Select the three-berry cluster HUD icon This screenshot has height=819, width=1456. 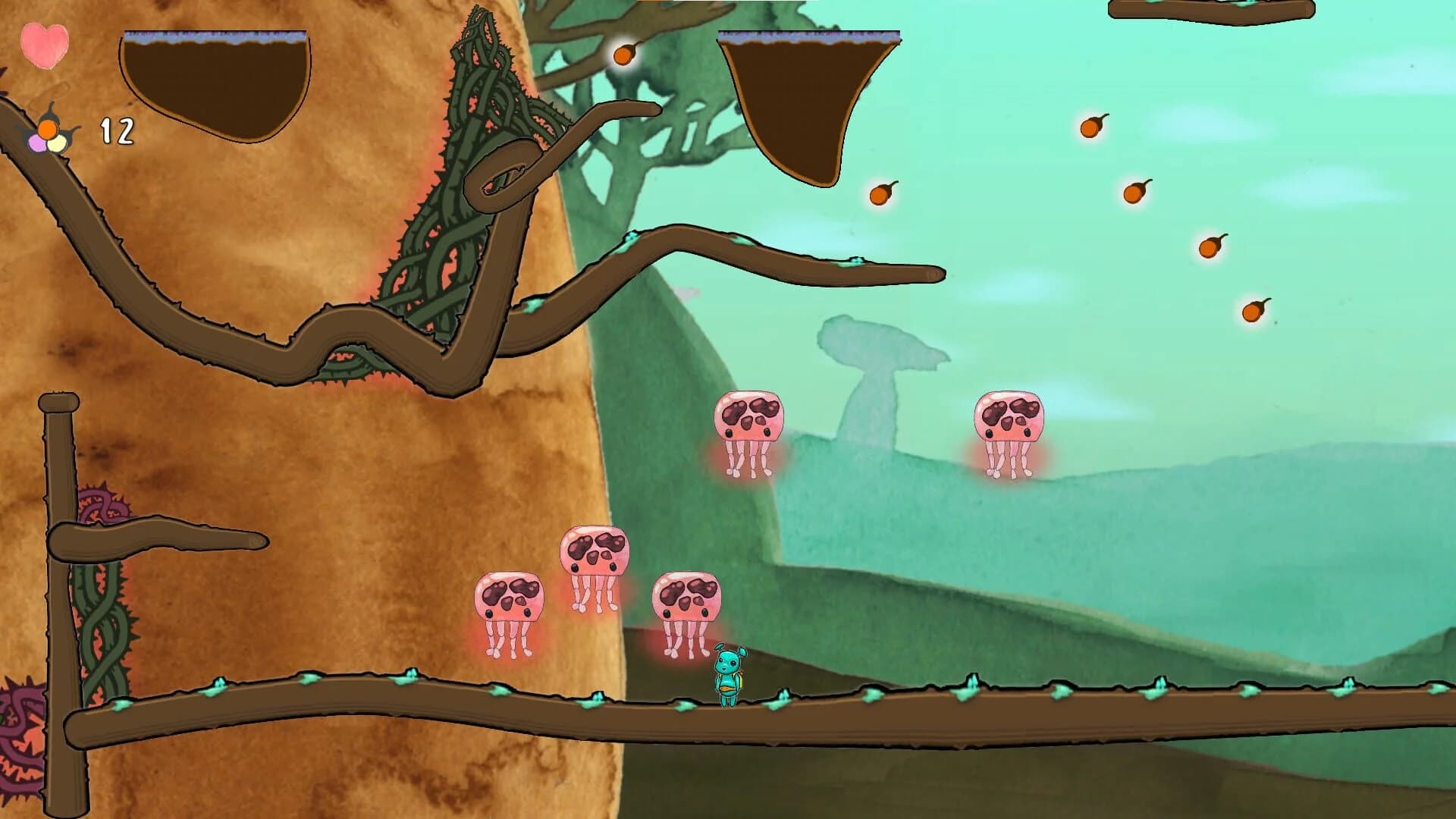click(47, 136)
